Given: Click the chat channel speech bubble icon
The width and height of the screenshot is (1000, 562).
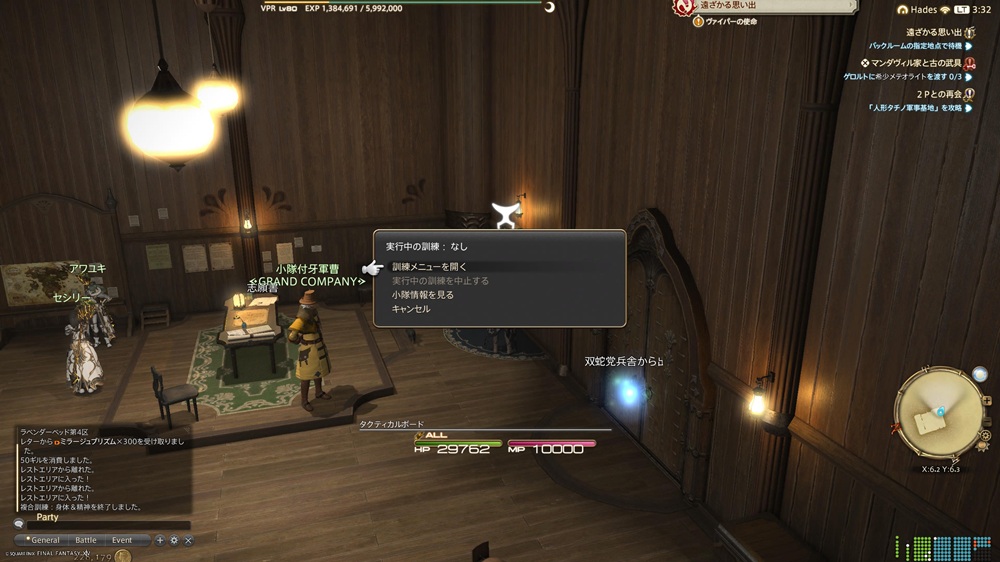Looking at the screenshot, I should coord(19,524).
